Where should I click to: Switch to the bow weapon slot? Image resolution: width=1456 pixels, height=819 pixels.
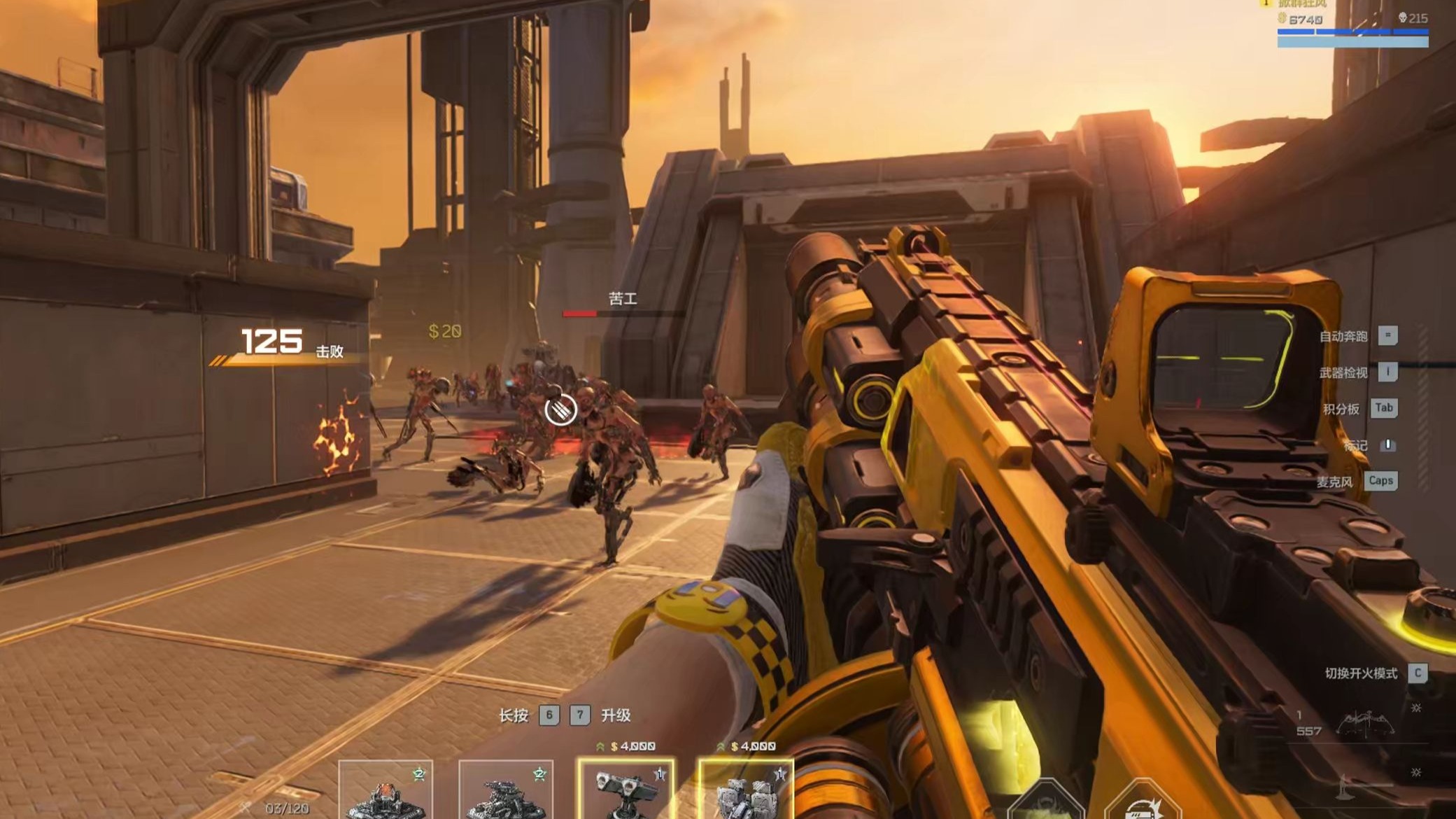1364,724
